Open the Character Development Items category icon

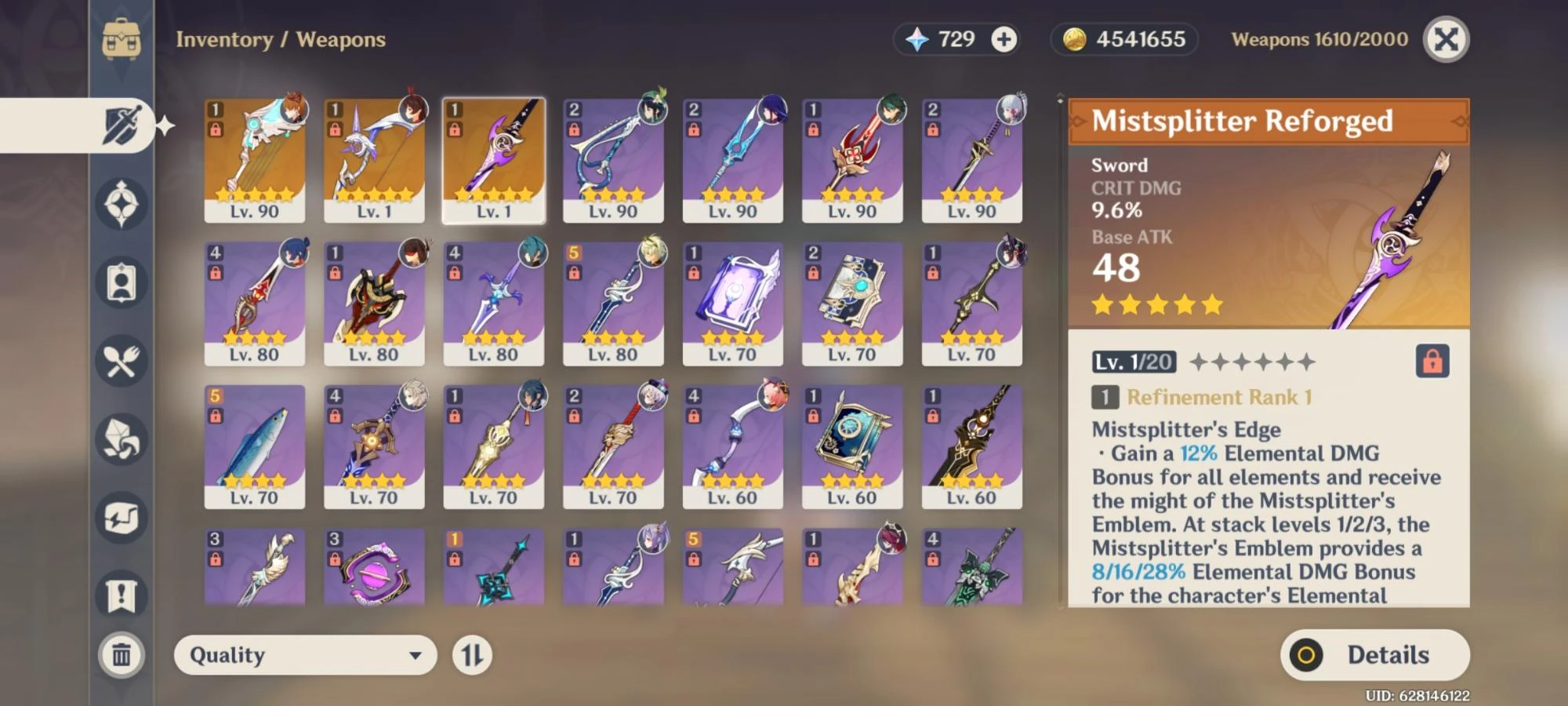click(122, 282)
